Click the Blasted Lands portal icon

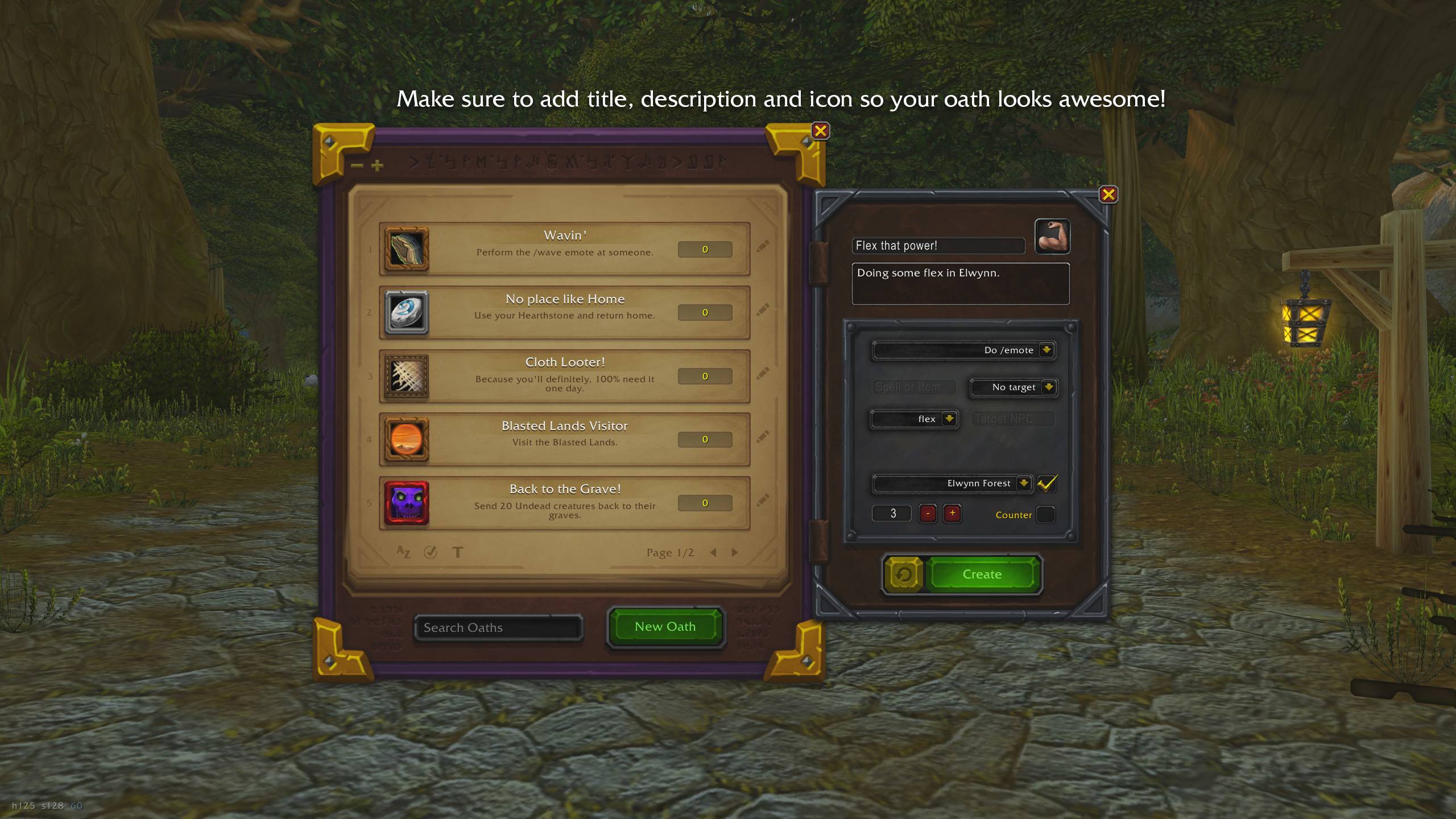[406, 439]
